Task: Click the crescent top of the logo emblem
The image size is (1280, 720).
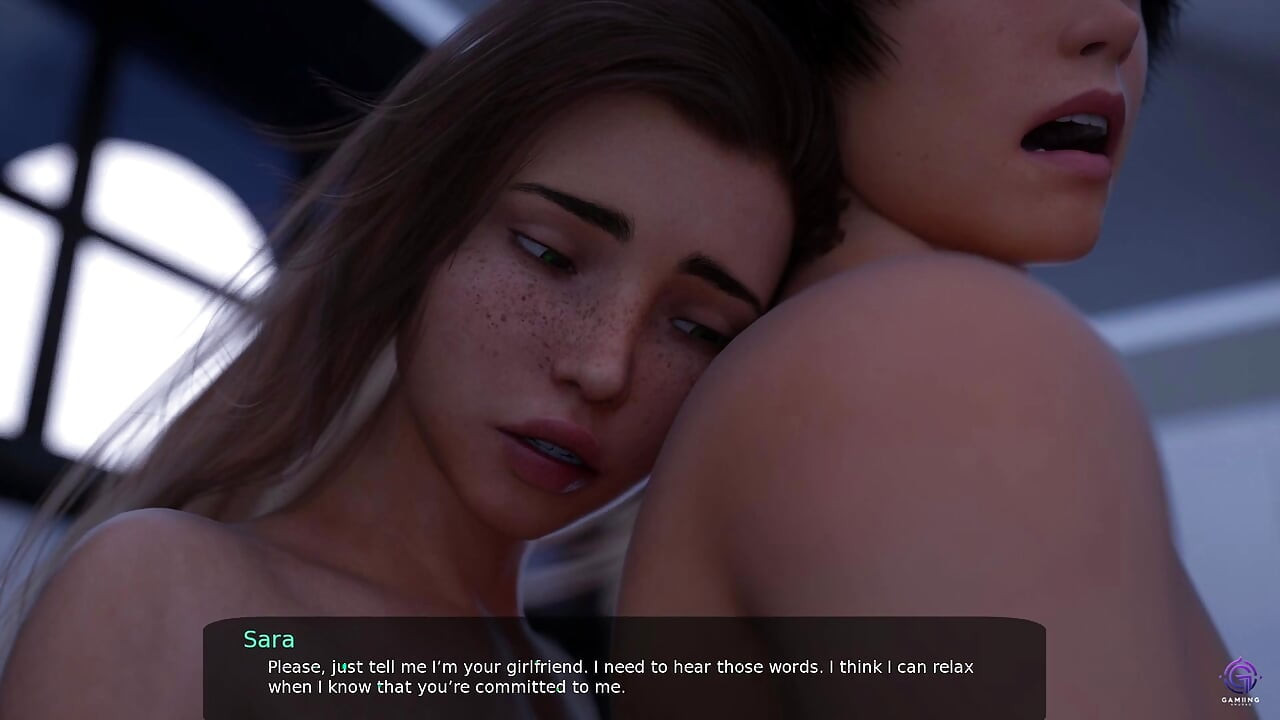Action: pos(1240,659)
